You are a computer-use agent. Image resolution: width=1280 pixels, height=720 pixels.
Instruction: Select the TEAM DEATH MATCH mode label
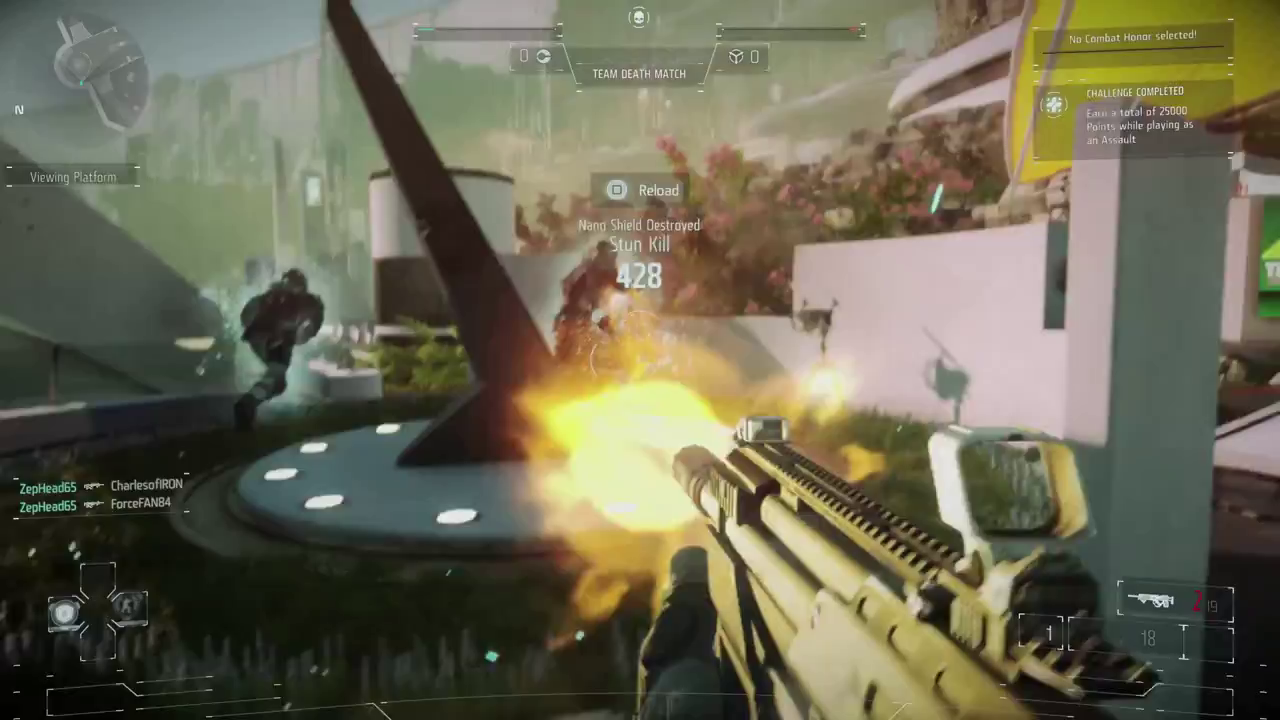coord(638,73)
